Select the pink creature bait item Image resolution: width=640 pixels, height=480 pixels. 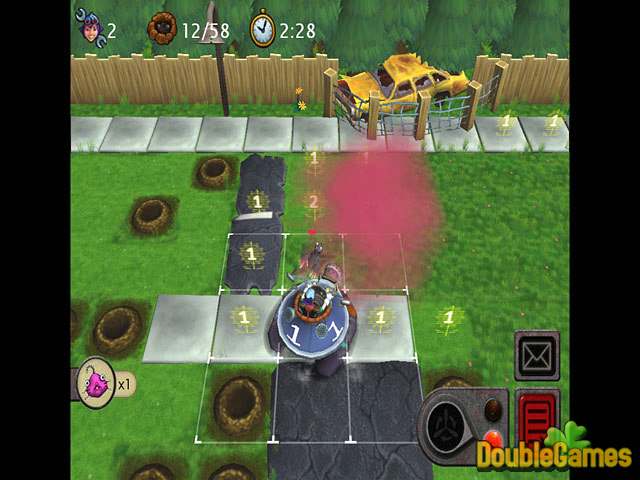tap(97, 381)
